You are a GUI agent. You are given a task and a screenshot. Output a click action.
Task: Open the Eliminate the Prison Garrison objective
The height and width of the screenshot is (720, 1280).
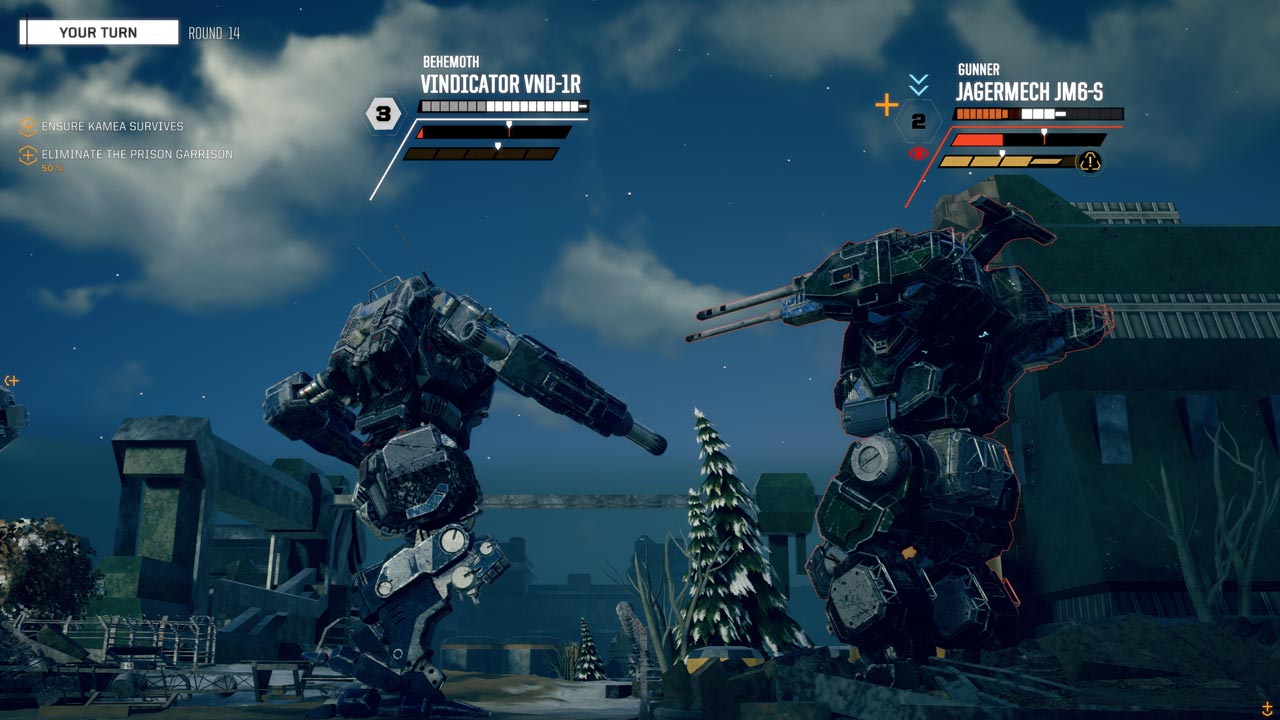(136, 154)
